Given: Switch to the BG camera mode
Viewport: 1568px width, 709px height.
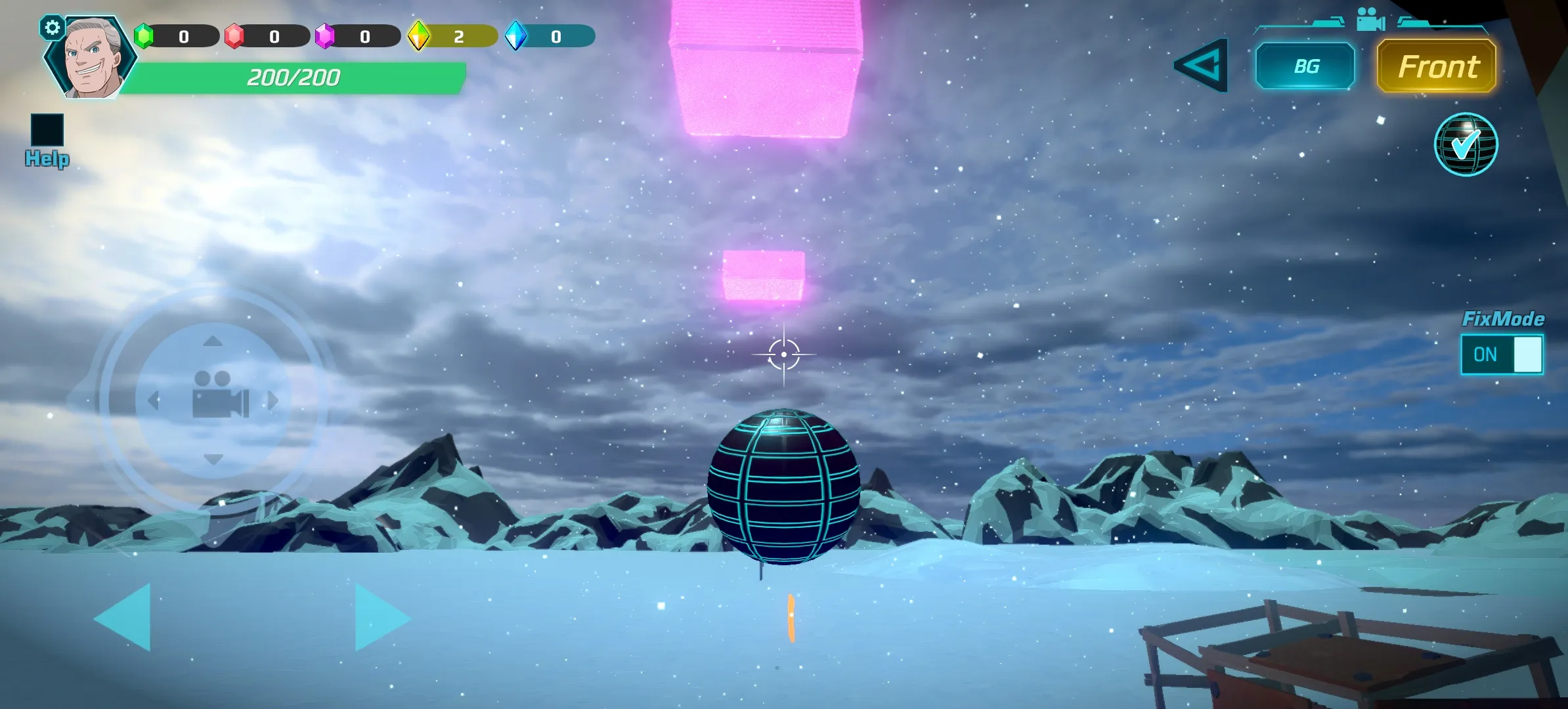Looking at the screenshot, I should click(x=1305, y=66).
